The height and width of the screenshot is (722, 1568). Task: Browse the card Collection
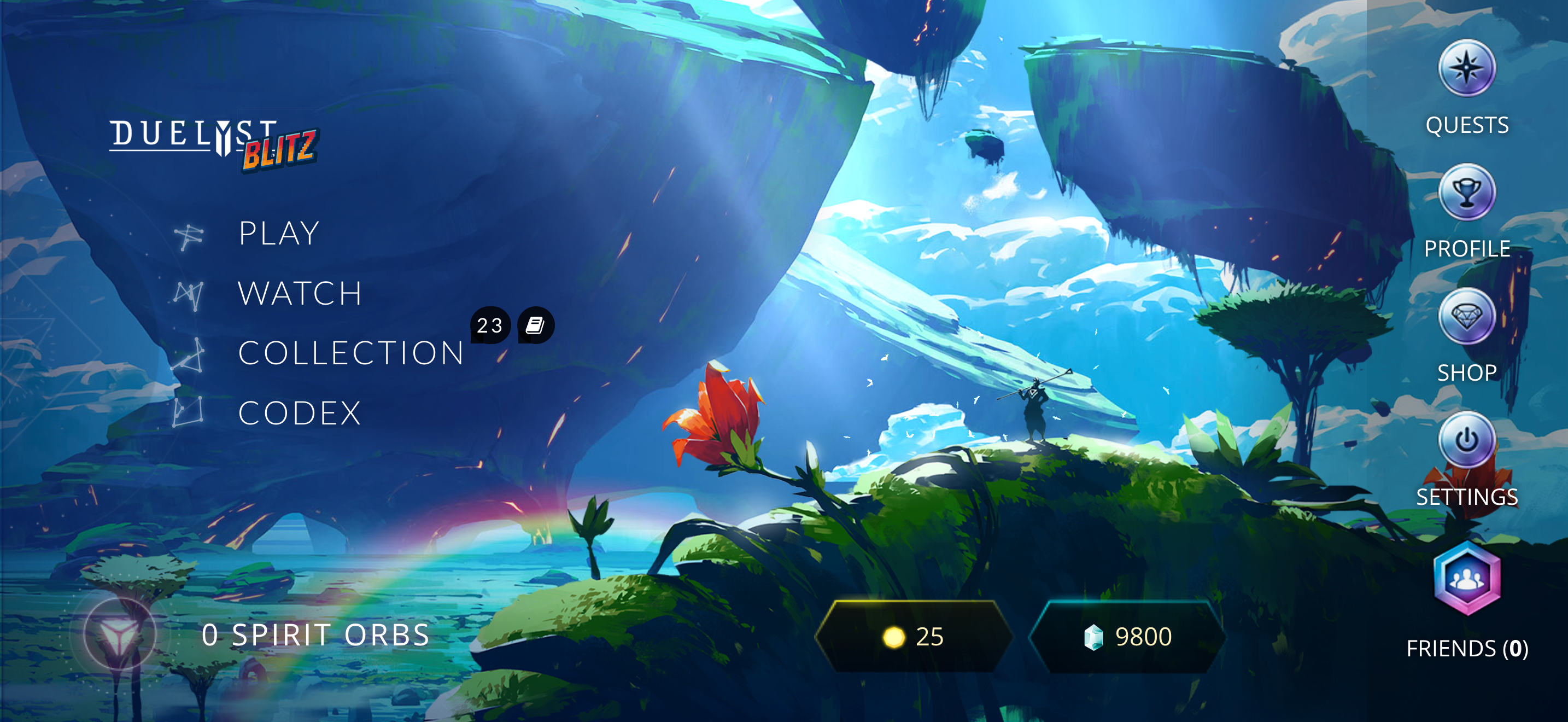[x=350, y=353]
